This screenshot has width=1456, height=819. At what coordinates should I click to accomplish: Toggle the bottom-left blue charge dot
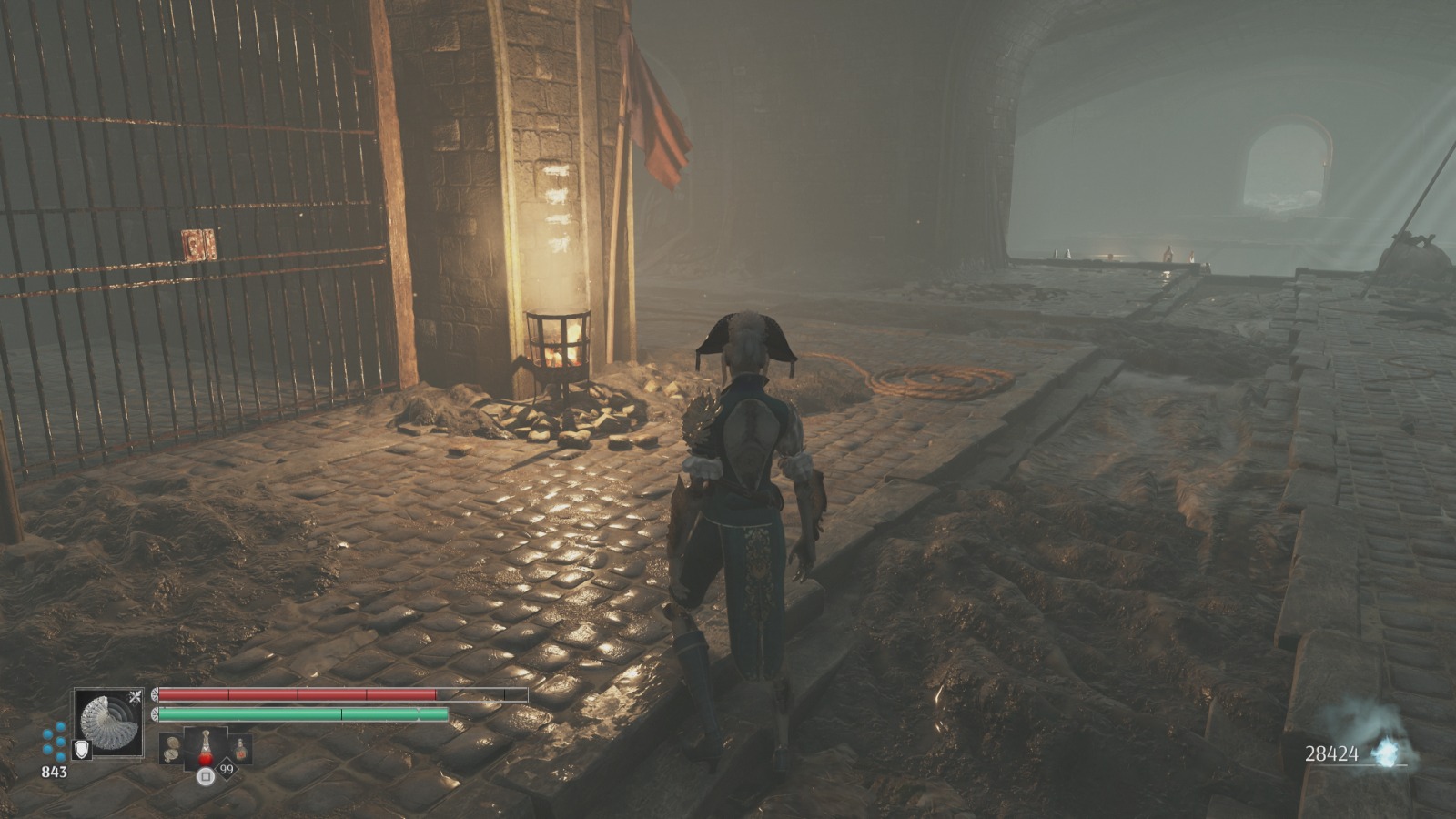click(x=47, y=749)
